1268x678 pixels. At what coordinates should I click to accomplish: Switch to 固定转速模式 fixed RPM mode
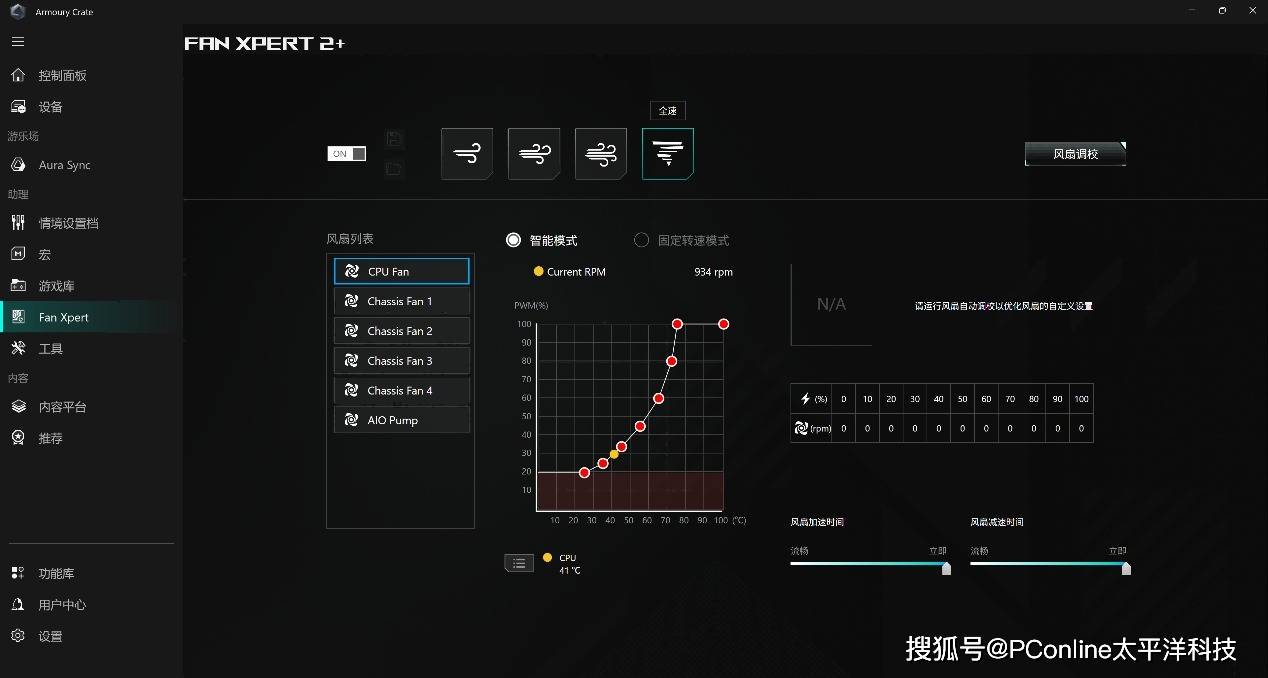click(642, 240)
